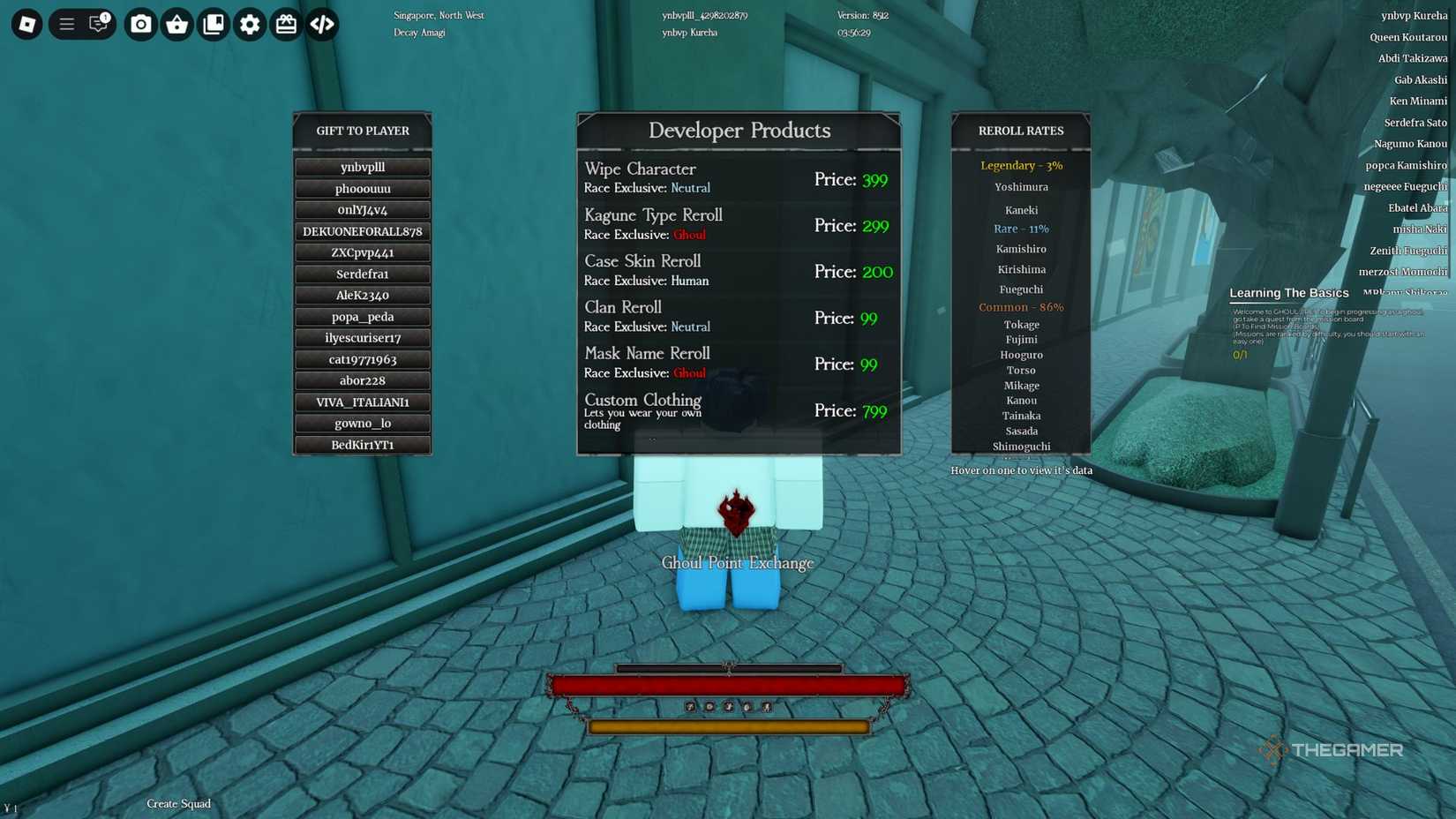Click Create Squad
This screenshot has width=1456, height=819.
(178, 804)
